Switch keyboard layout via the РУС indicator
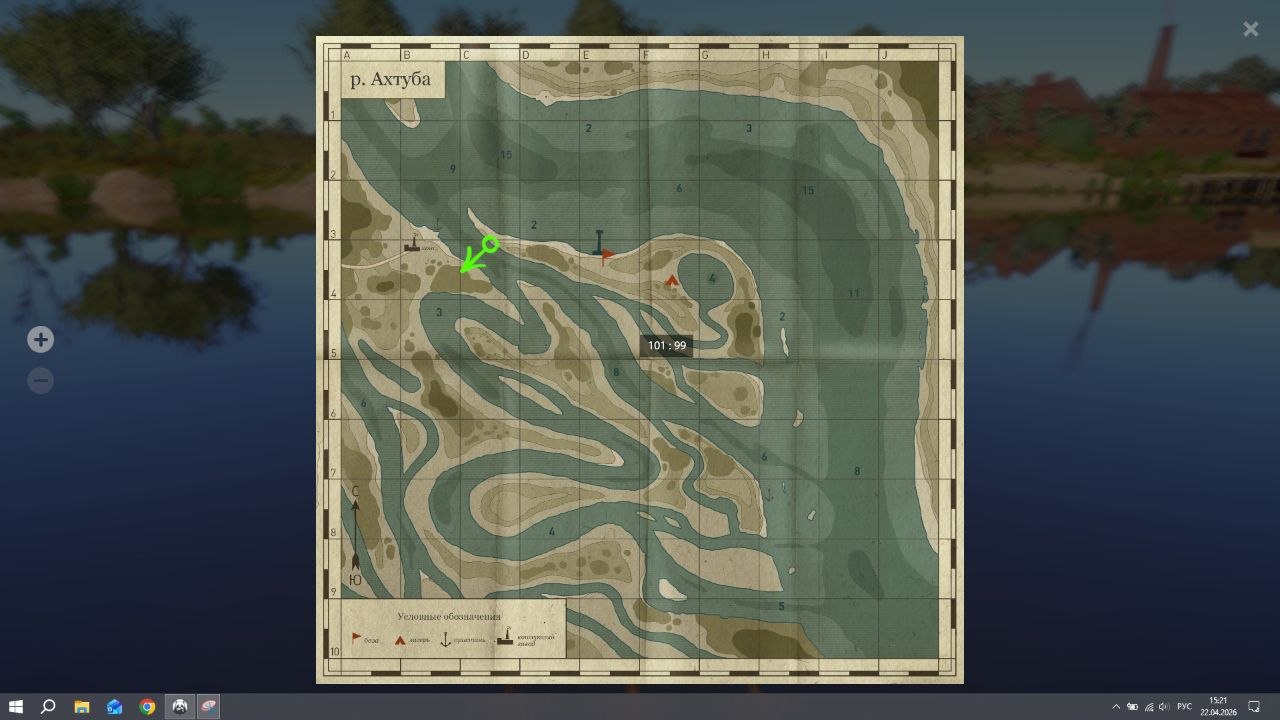Viewport: 1280px width, 720px height. pos(1186,707)
